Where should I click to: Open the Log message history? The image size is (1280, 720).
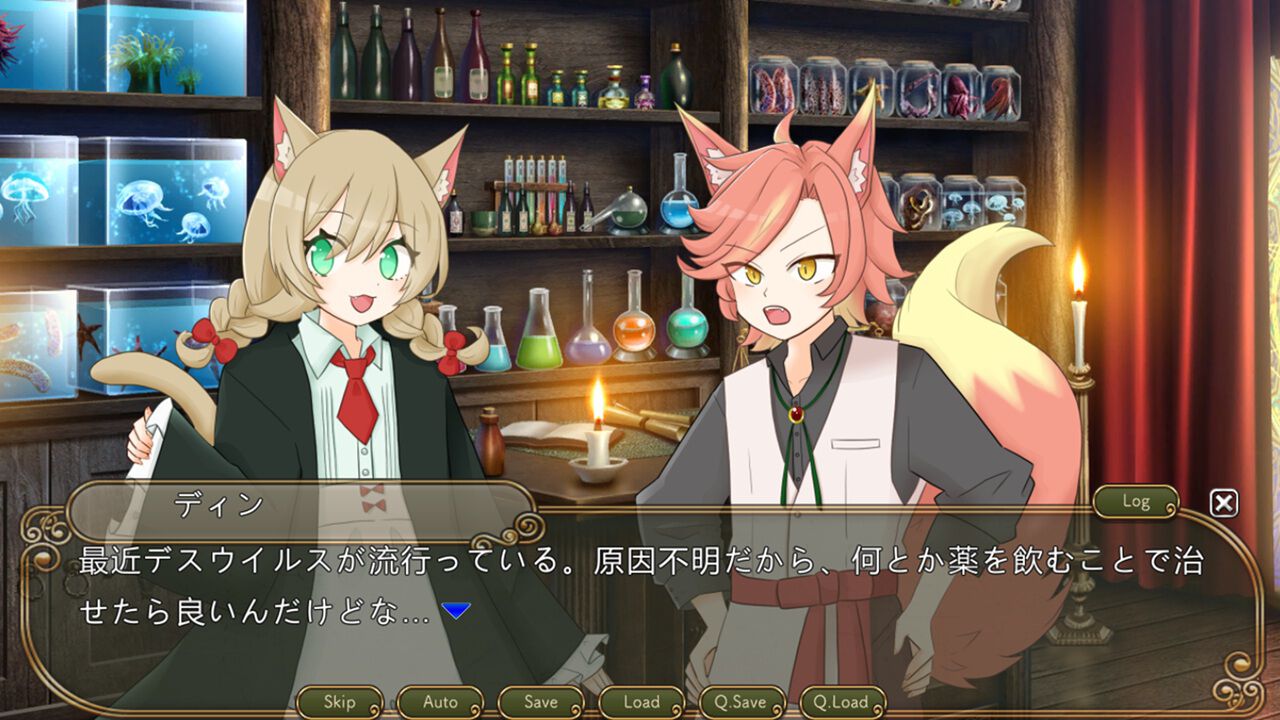tap(1135, 503)
